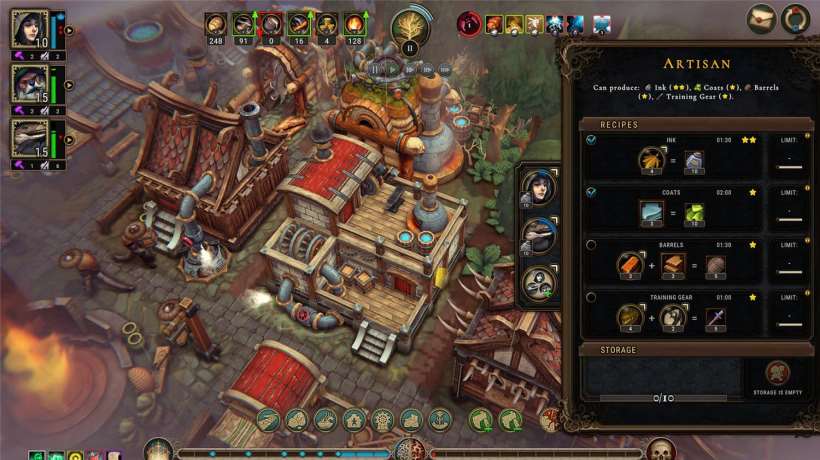This screenshot has width=820, height=460.
Task: Enable the Barrels recipe
Action: [591, 245]
